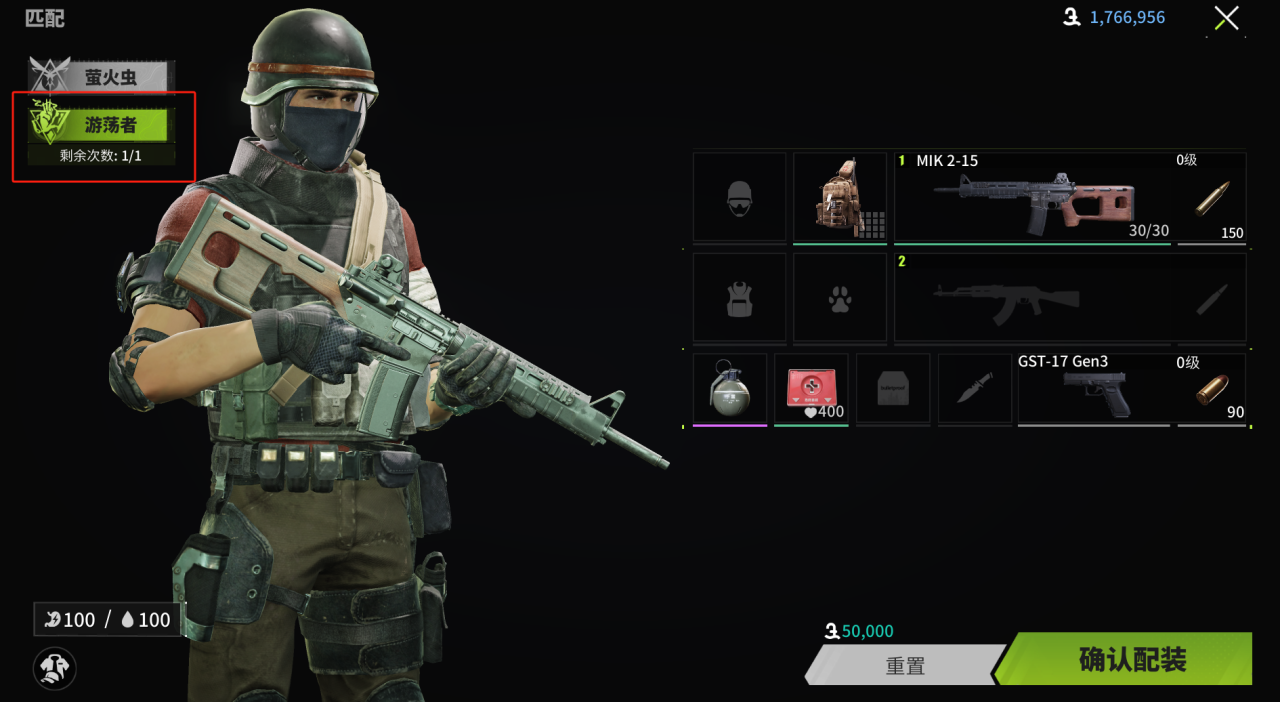Screen dimensions: 1280x702
Task: Open the backpack equipment slot
Action: [840, 197]
